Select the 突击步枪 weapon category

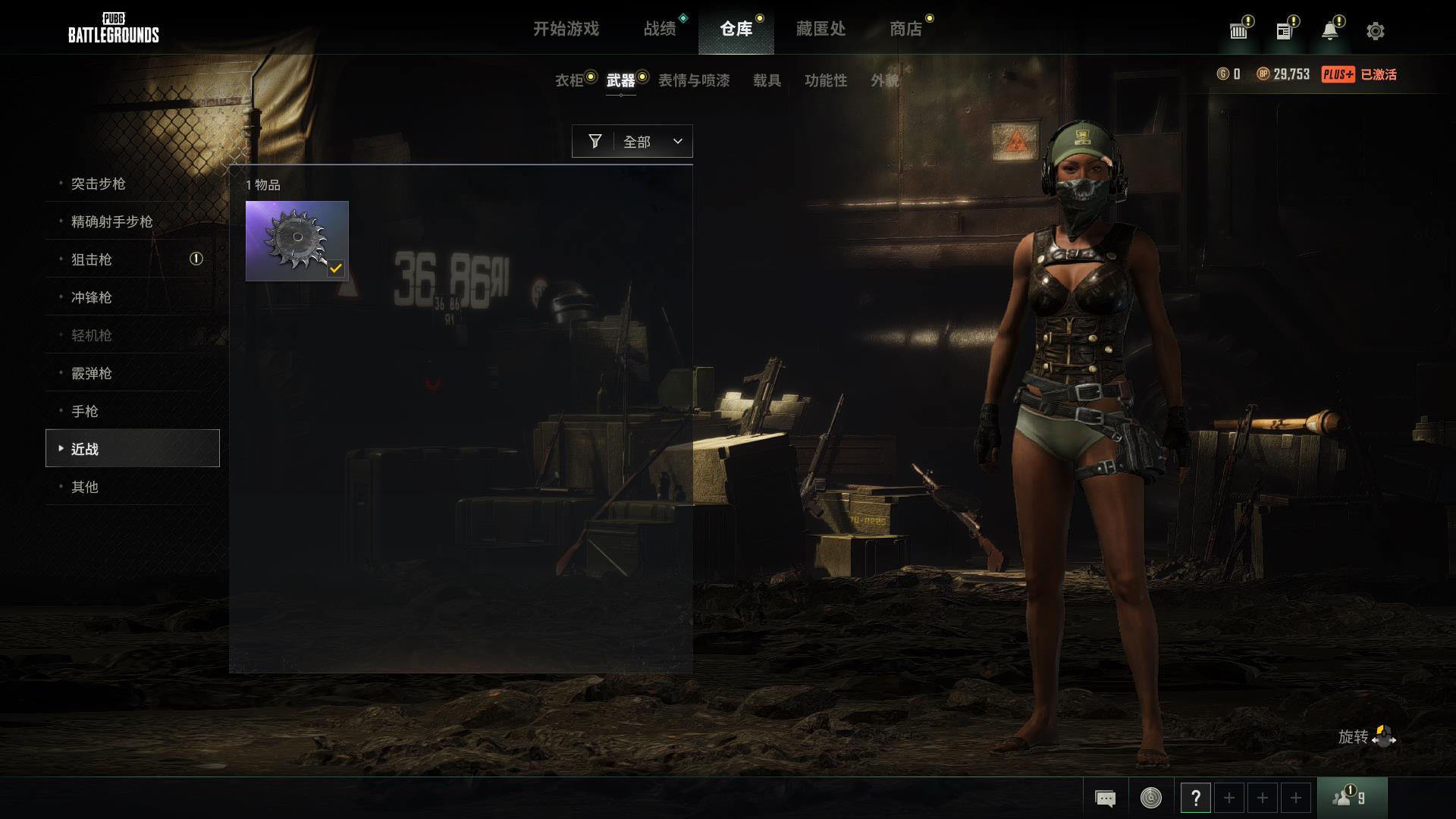pos(99,184)
